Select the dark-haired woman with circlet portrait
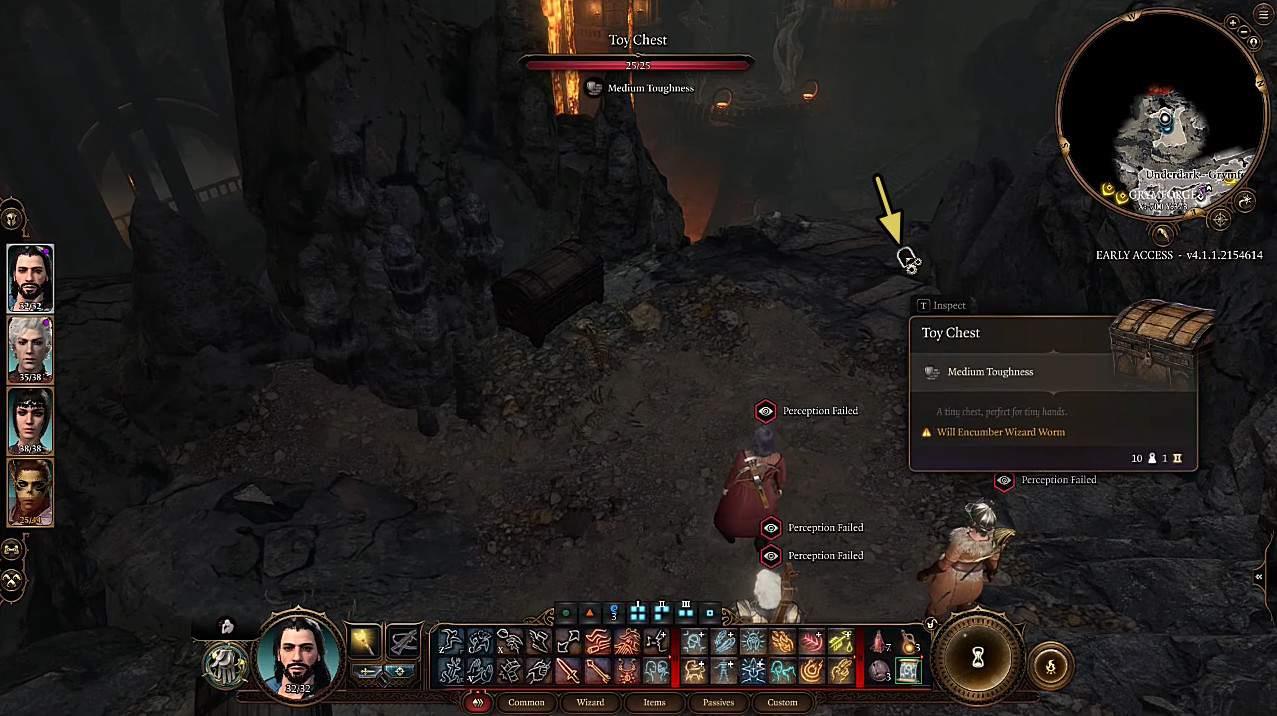The image size is (1277, 716). (x=30, y=420)
